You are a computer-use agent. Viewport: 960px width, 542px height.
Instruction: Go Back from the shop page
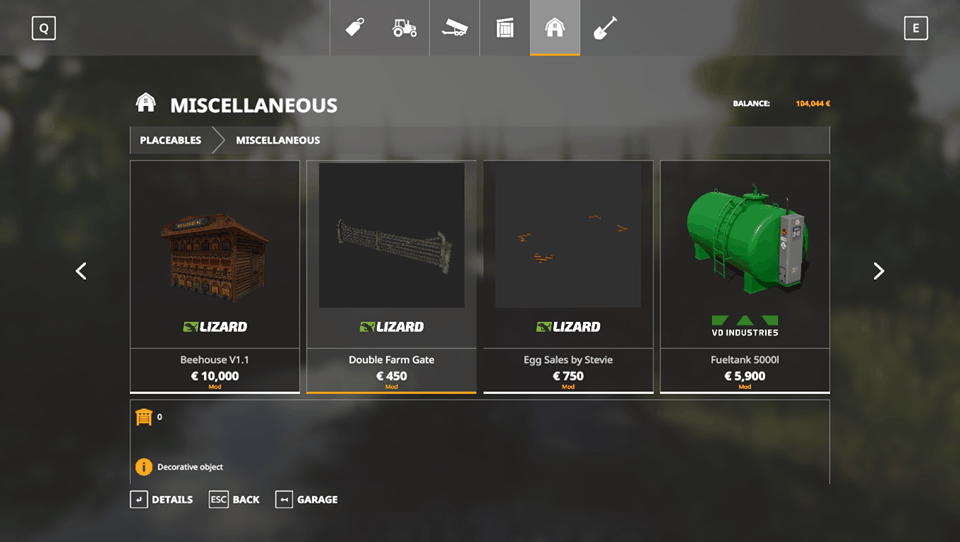235,499
